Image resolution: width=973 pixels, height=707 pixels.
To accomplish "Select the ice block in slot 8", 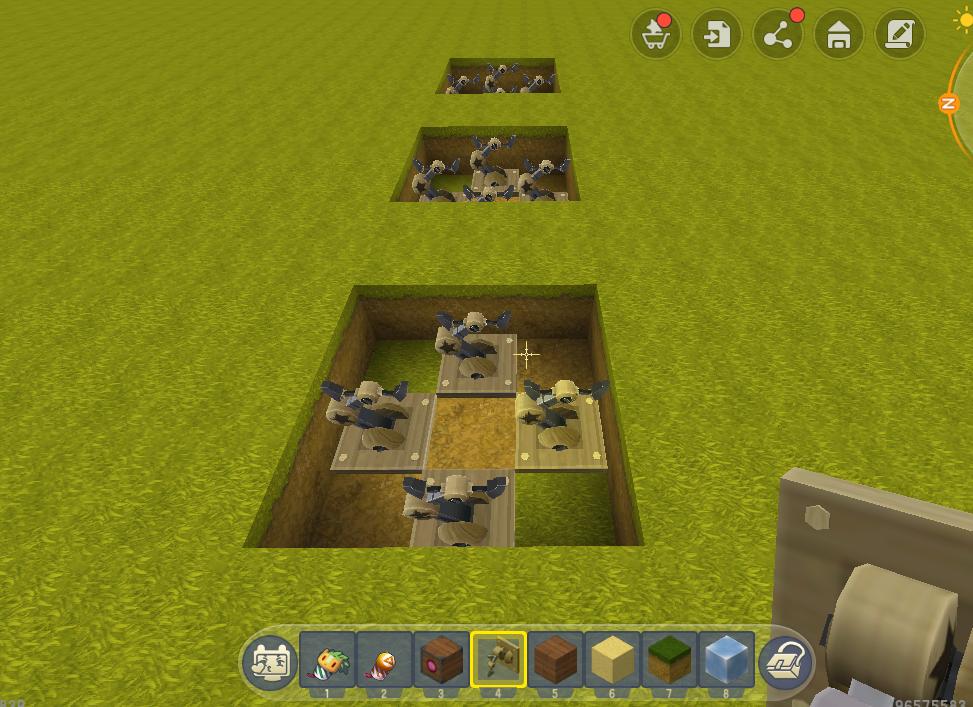I will (x=727, y=660).
